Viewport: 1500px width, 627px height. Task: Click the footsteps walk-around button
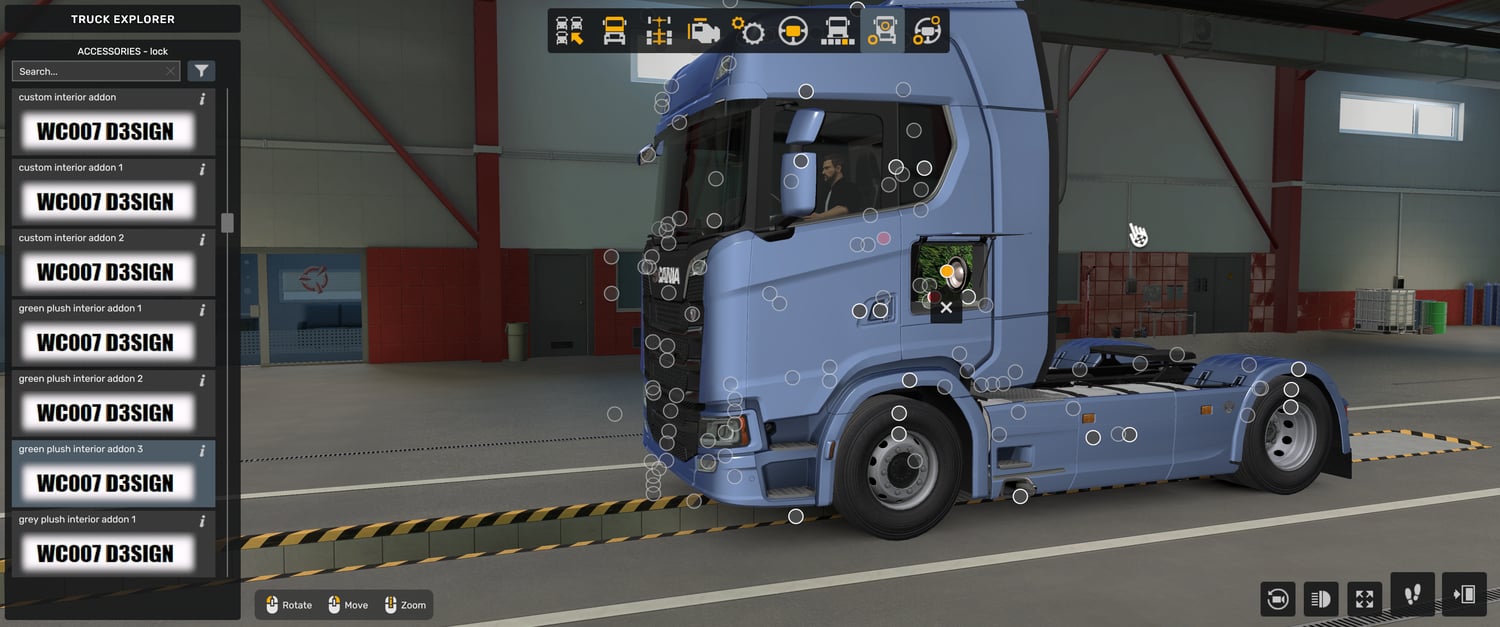click(1412, 595)
